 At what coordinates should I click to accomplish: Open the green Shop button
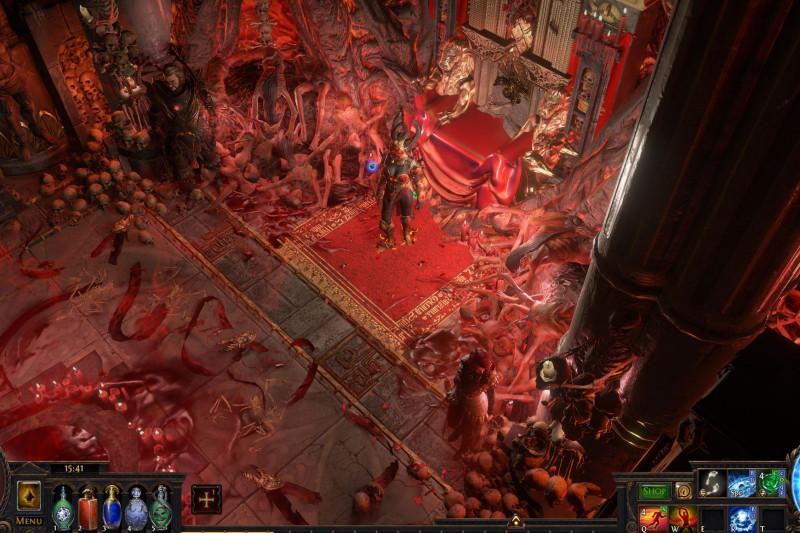coord(654,491)
